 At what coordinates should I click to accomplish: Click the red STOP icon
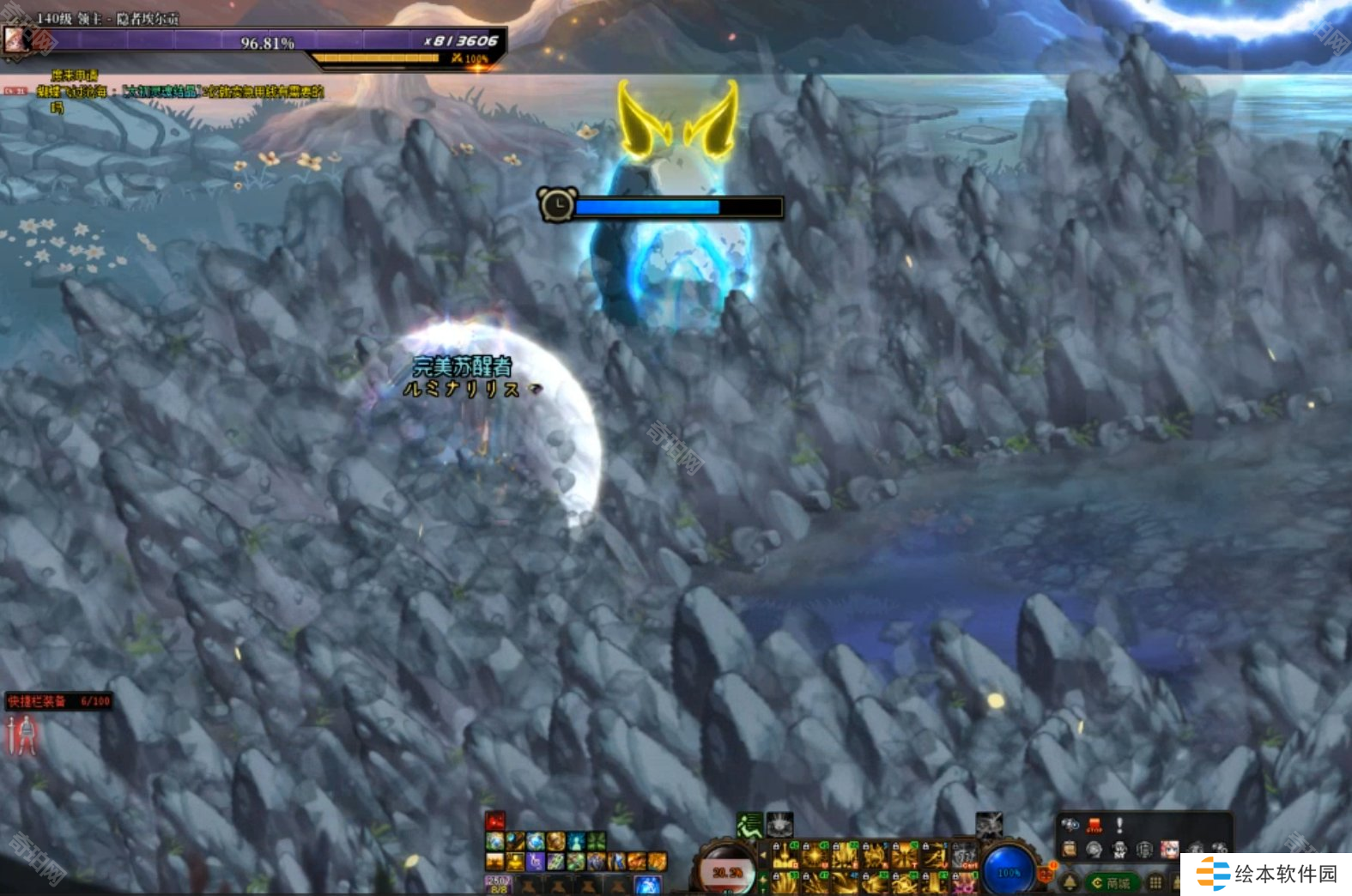pyautogui.click(x=1094, y=826)
